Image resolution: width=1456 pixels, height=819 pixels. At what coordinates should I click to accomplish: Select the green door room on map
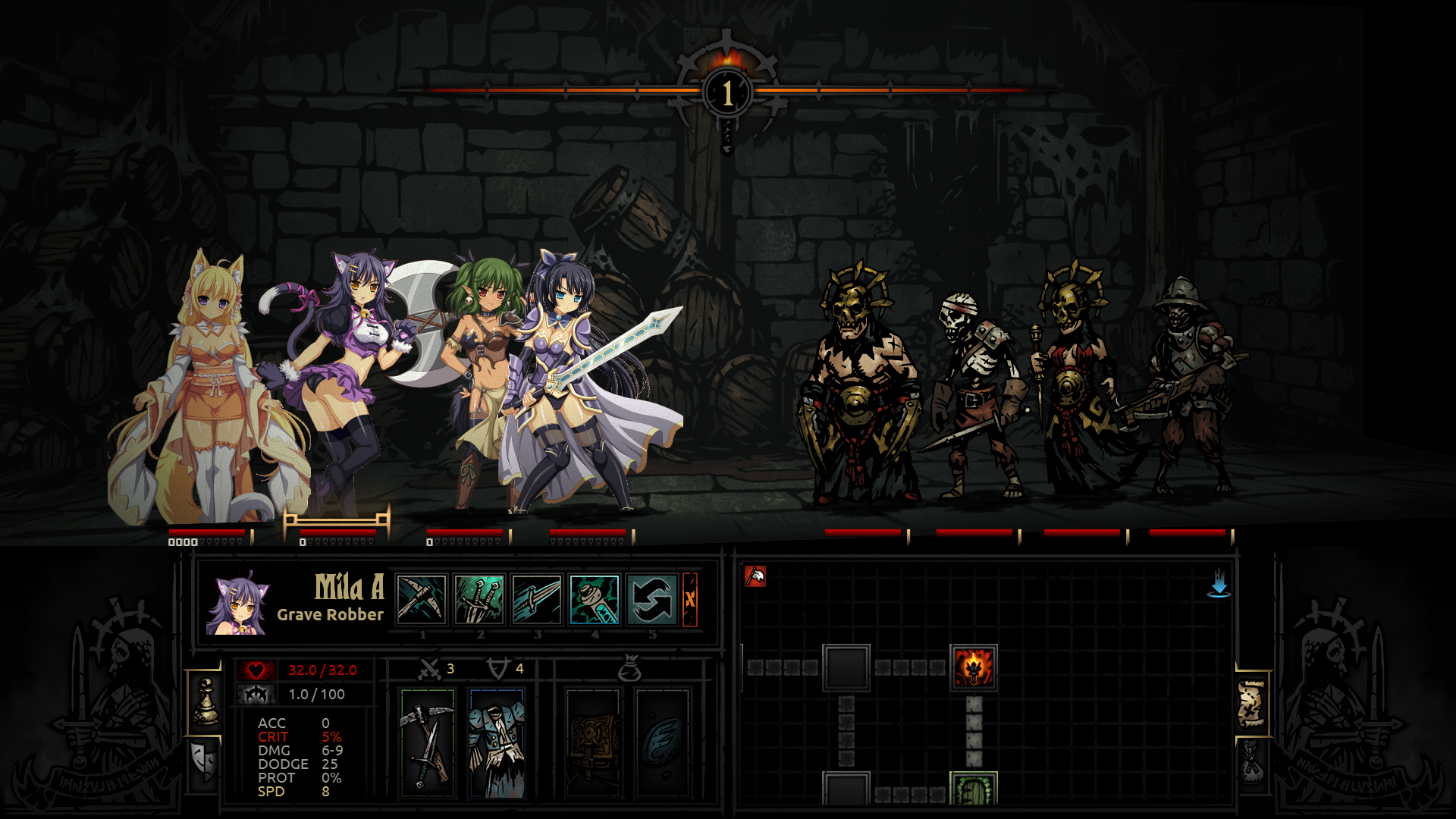[974, 790]
